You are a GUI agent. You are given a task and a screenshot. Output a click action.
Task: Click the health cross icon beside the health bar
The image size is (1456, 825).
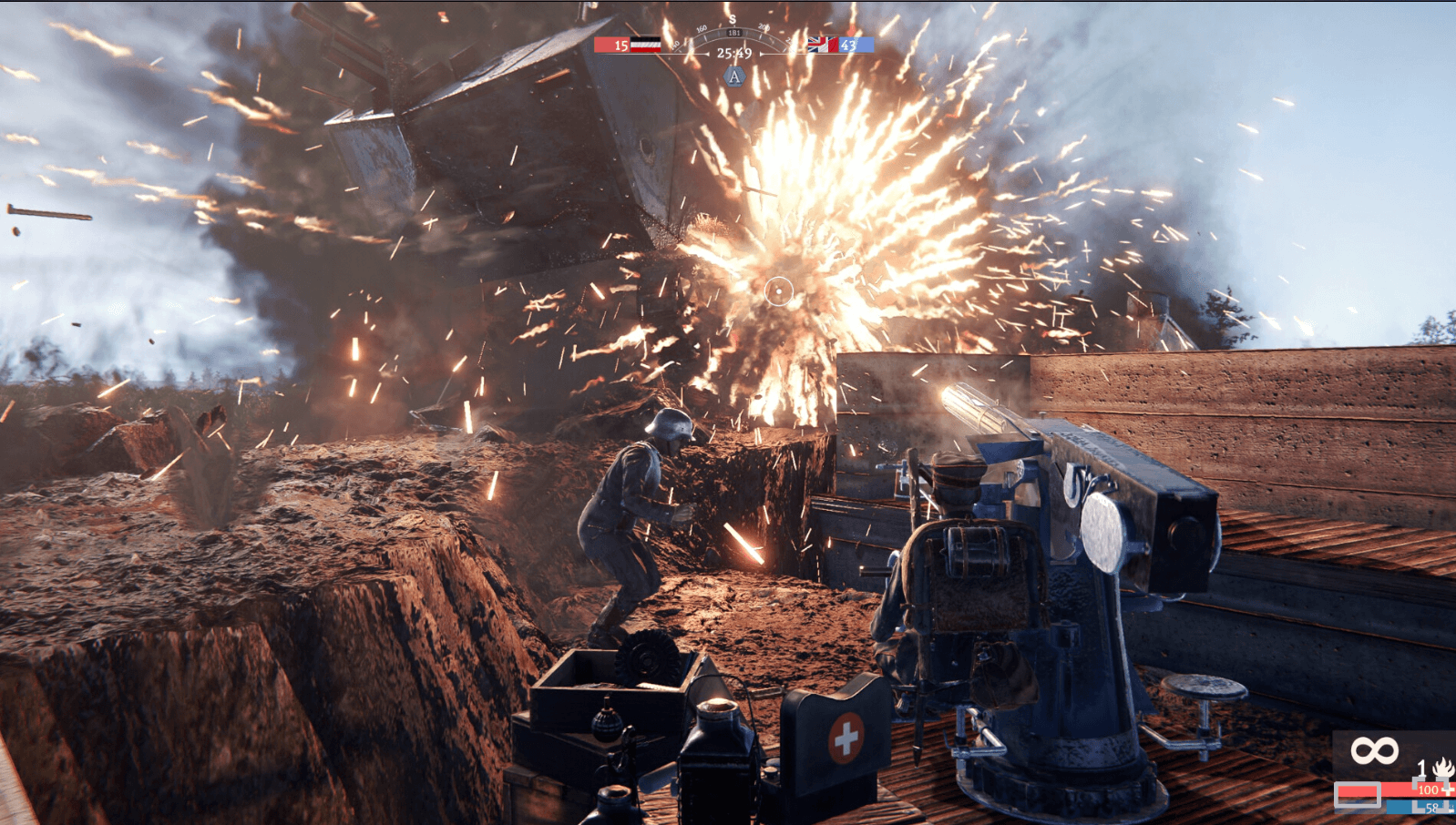pyautogui.click(x=1447, y=790)
